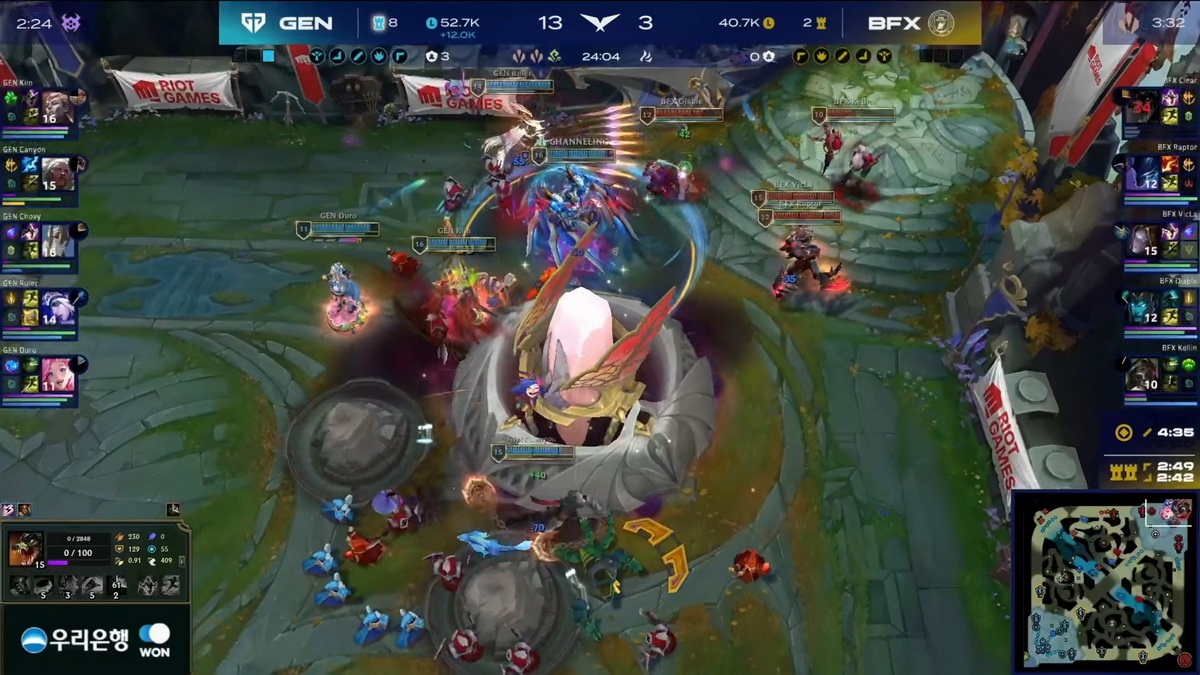Click the selected champion's portrait in stats panel
The width and height of the screenshot is (1200, 675).
[25, 549]
